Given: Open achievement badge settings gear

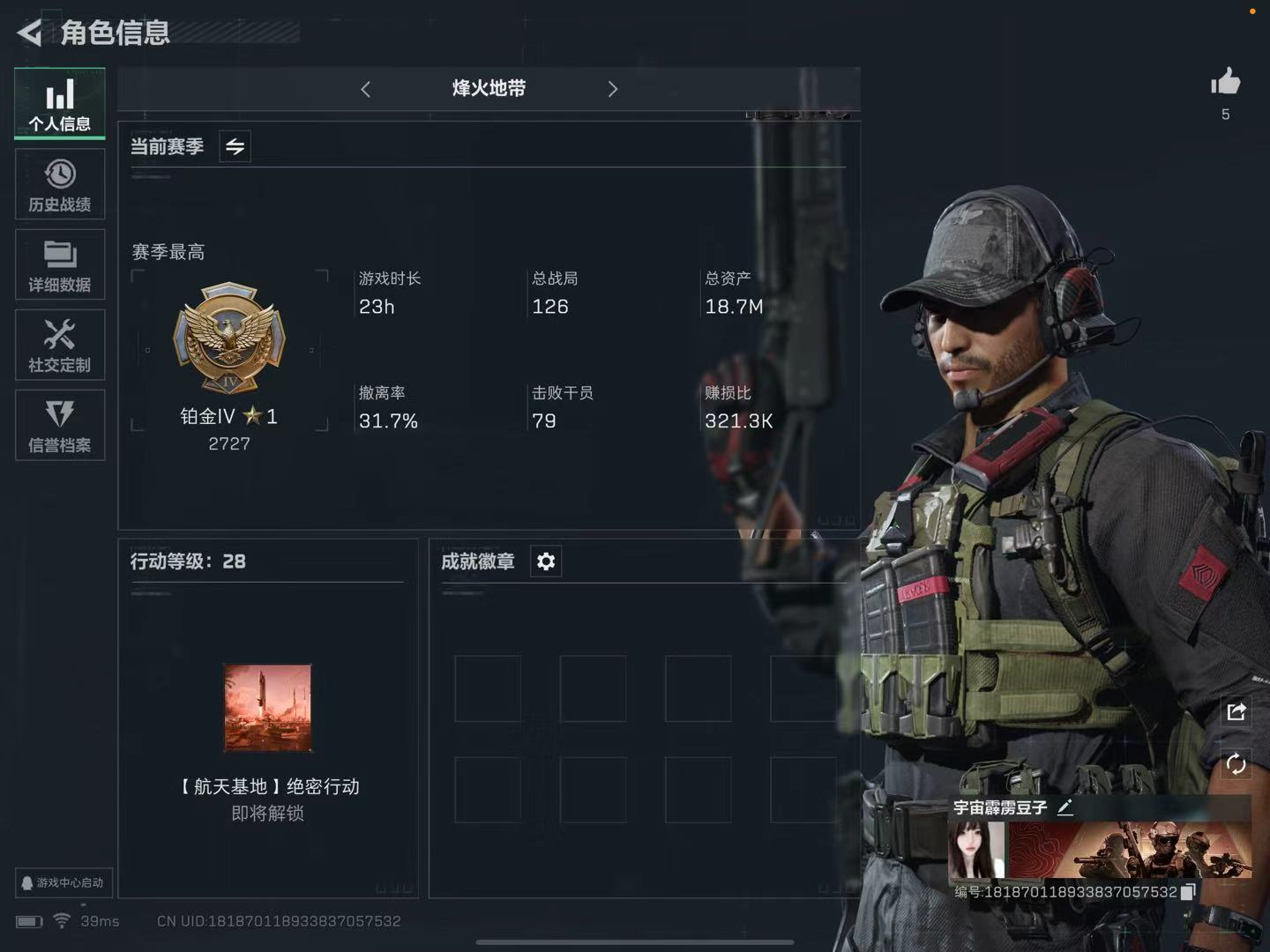Looking at the screenshot, I should (545, 560).
